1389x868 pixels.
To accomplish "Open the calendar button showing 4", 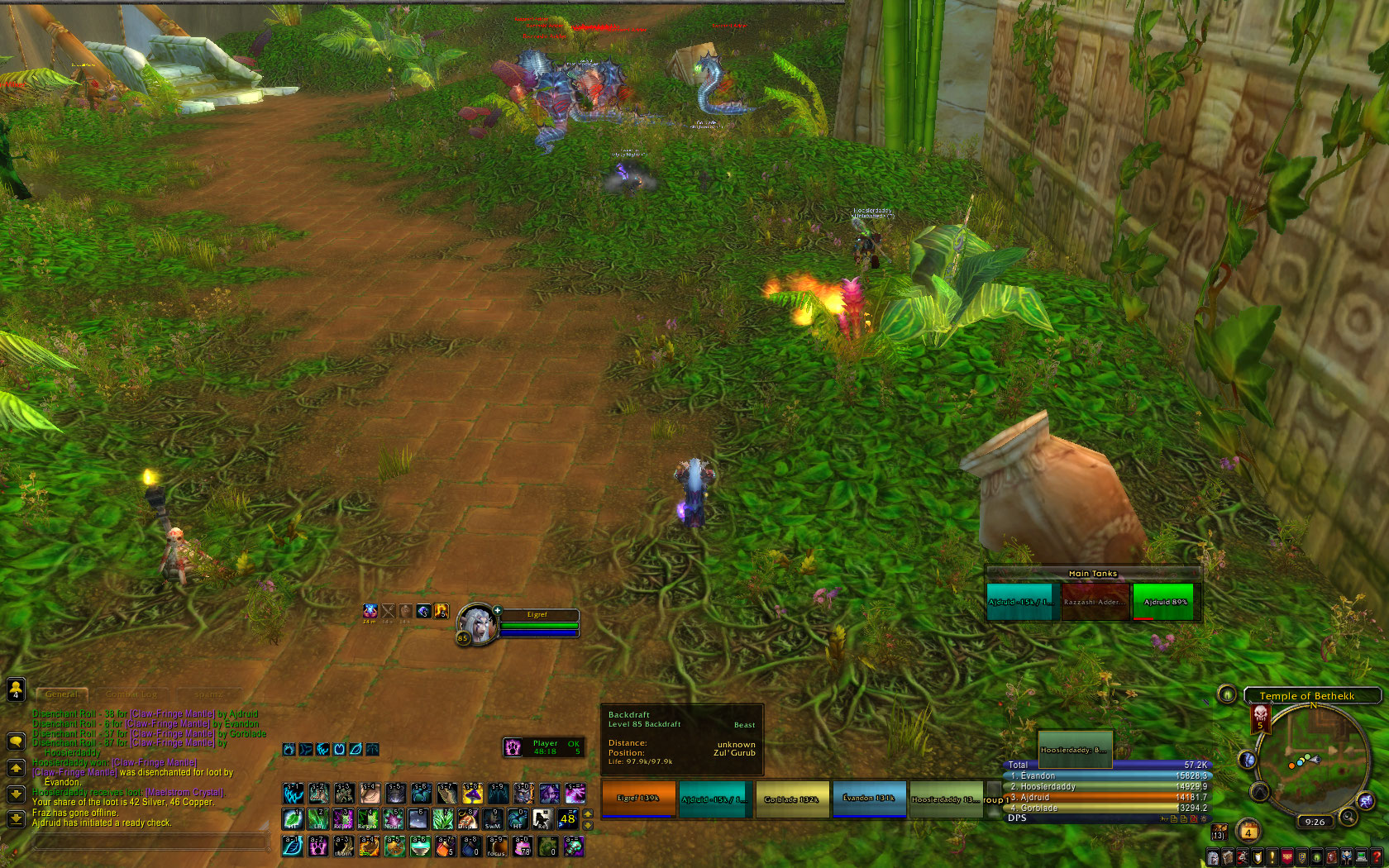I will click(x=1248, y=831).
